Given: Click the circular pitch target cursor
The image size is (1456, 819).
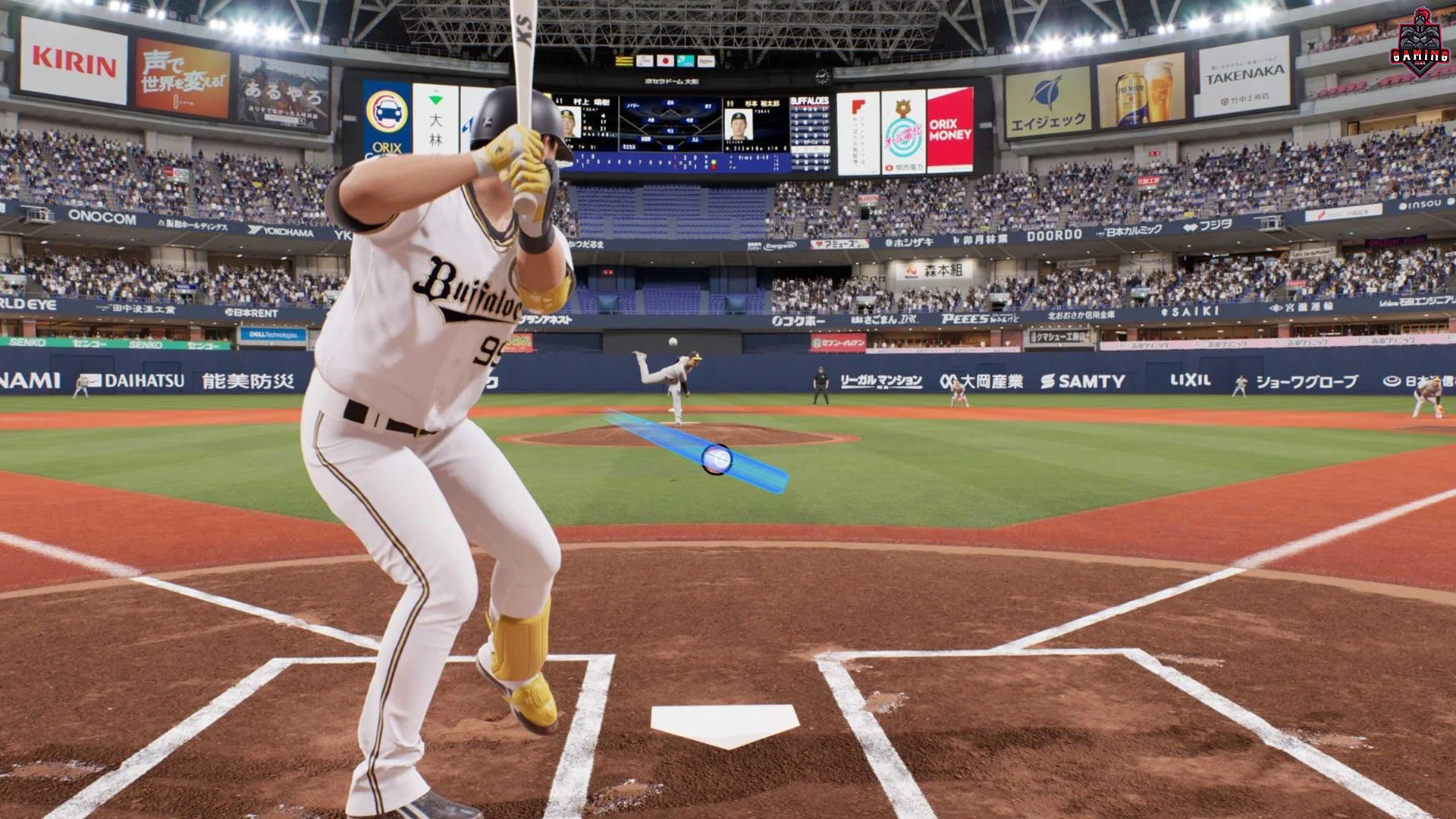Looking at the screenshot, I should (716, 460).
